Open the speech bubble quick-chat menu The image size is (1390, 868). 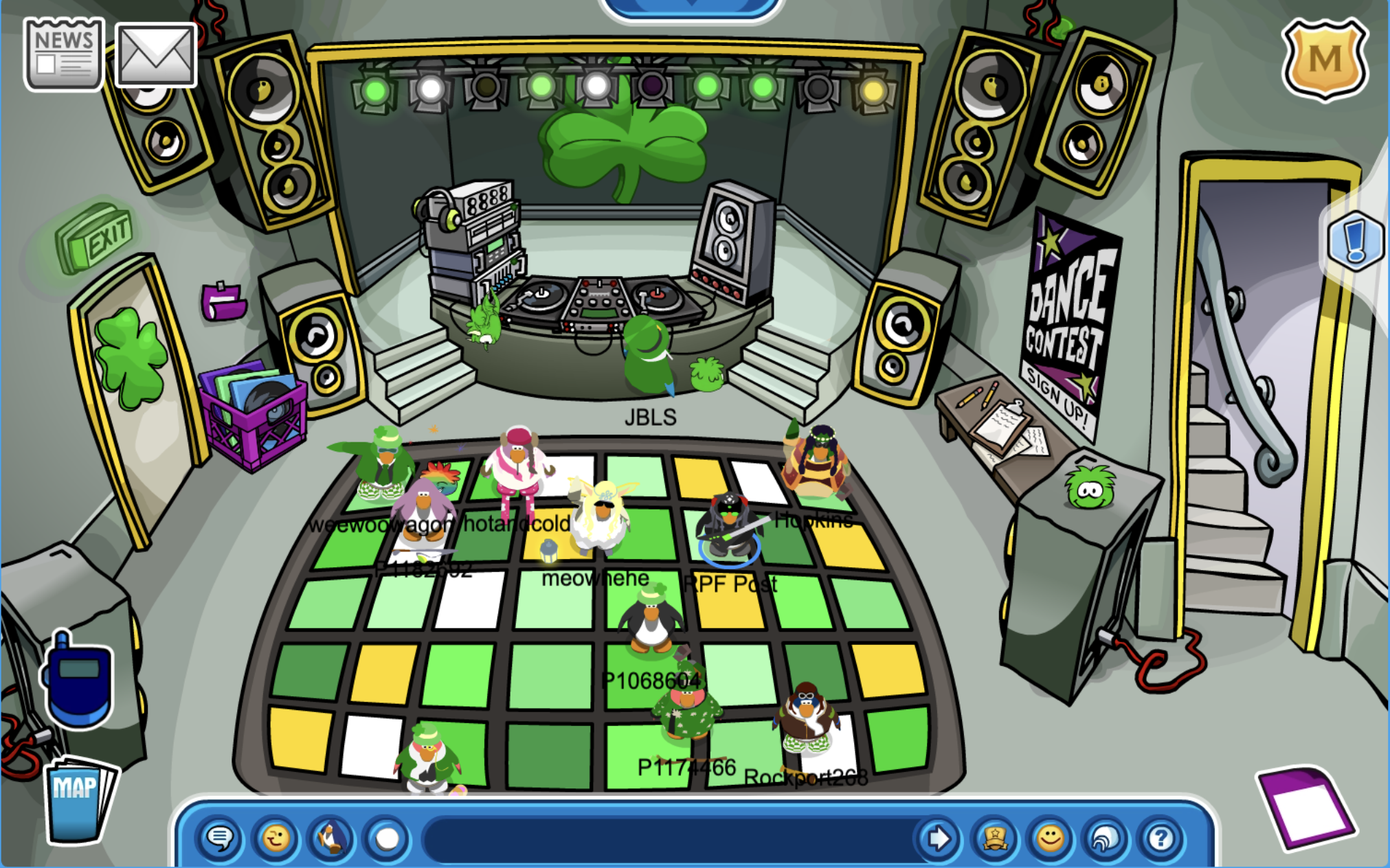pyautogui.click(x=220, y=838)
